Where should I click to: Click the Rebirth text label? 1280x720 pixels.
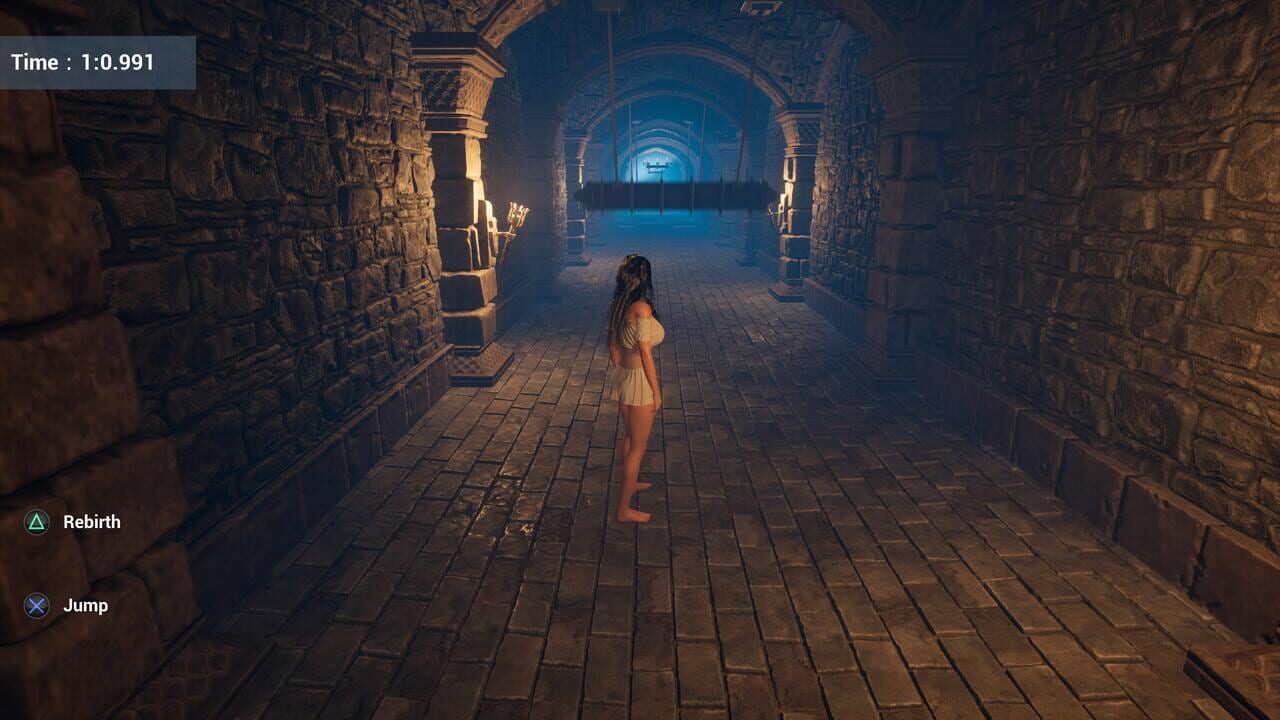pos(91,521)
